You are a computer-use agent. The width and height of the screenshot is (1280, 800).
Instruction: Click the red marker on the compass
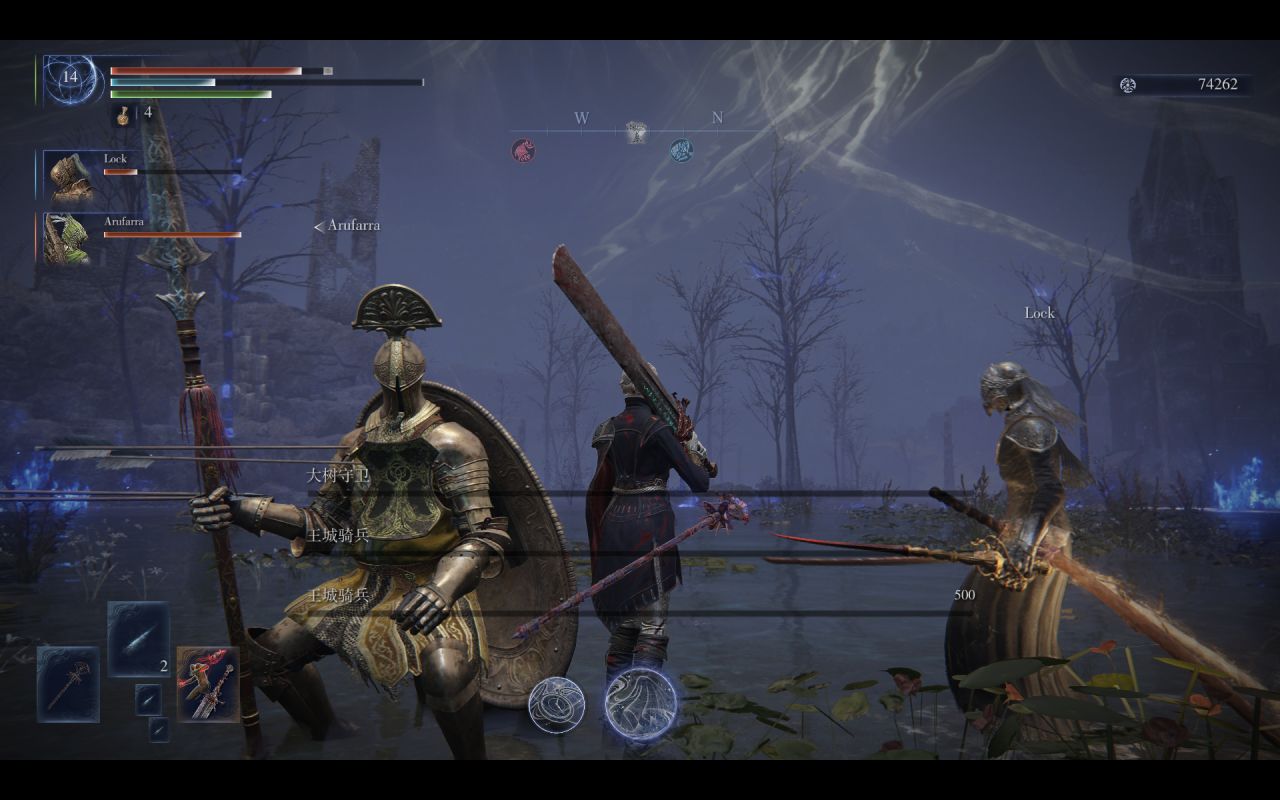coord(523,150)
